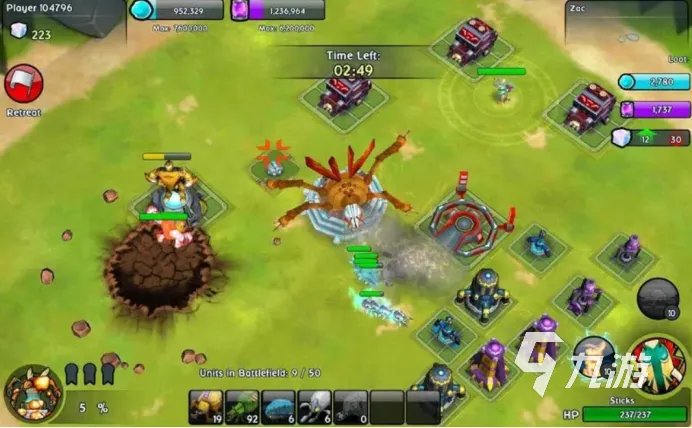The height and width of the screenshot is (428, 692).
Task: Tap the hero portrait in the bottom-left corner
Action: point(30,392)
